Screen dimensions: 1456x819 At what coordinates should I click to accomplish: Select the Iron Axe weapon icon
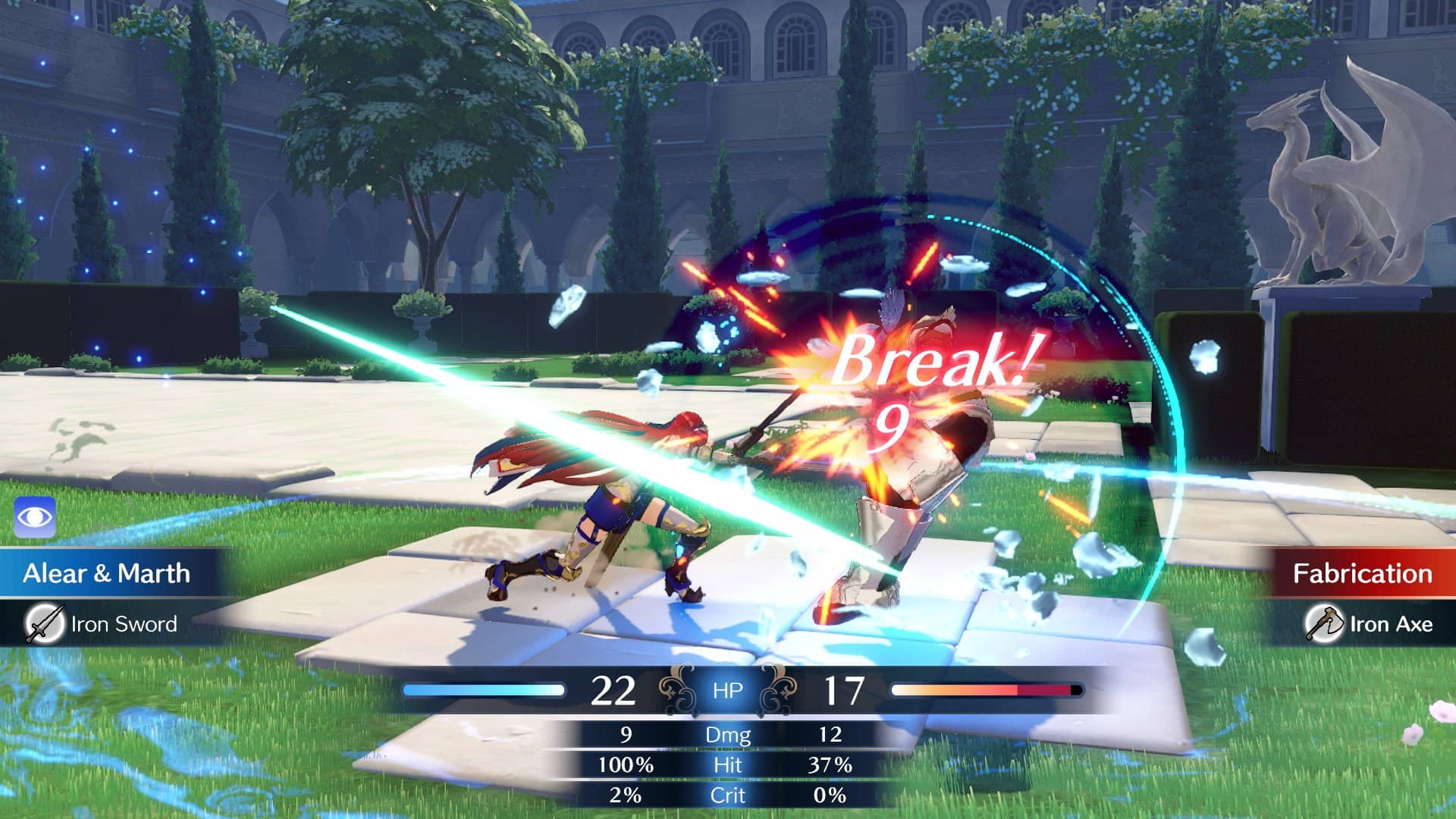pos(1325,623)
